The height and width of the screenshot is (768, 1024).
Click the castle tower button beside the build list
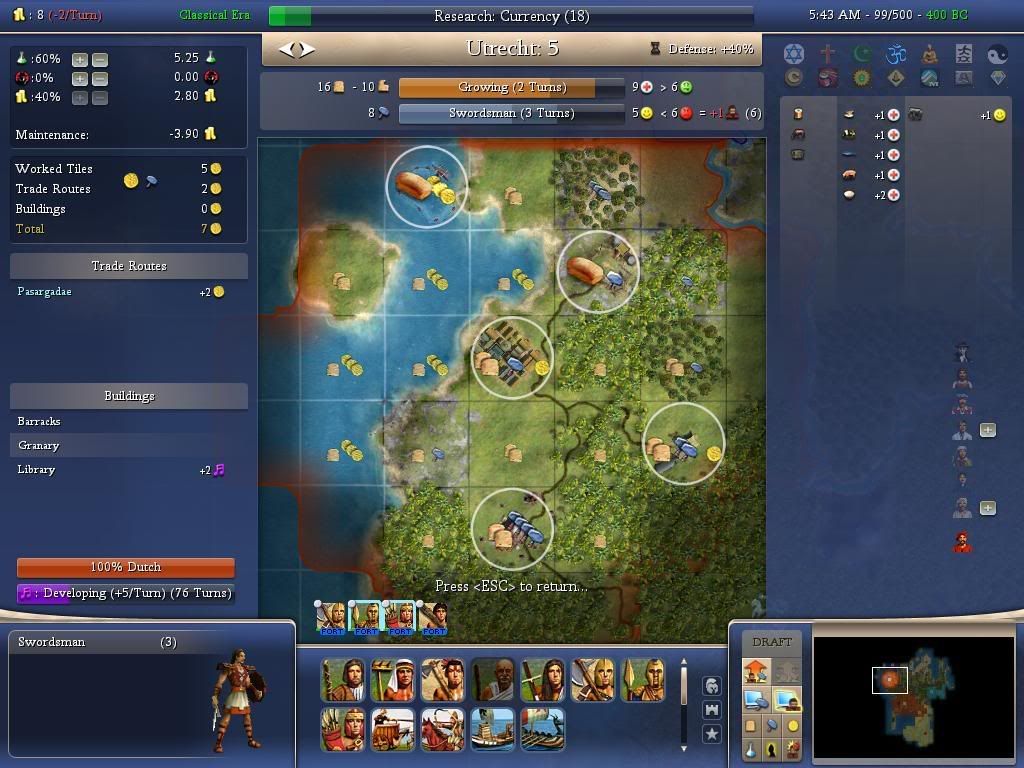click(x=712, y=710)
